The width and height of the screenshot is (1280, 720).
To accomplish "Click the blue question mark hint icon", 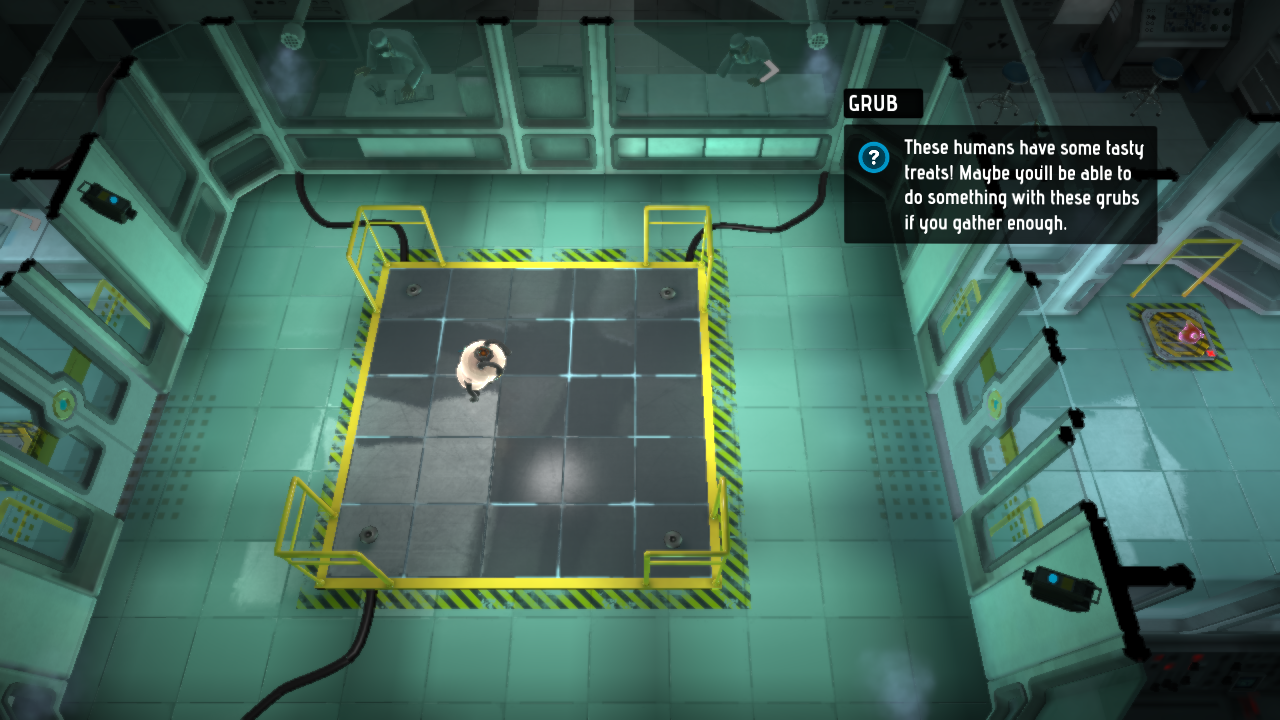I will point(875,157).
